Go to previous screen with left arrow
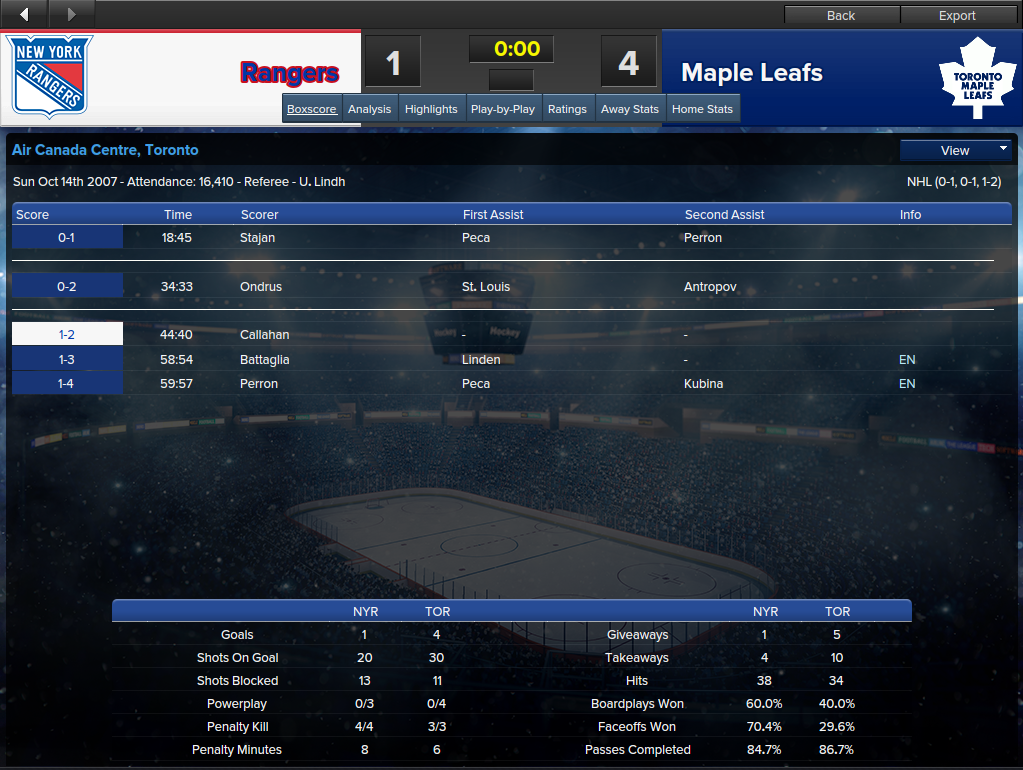Screen dimensions: 1023x770 click(24, 14)
